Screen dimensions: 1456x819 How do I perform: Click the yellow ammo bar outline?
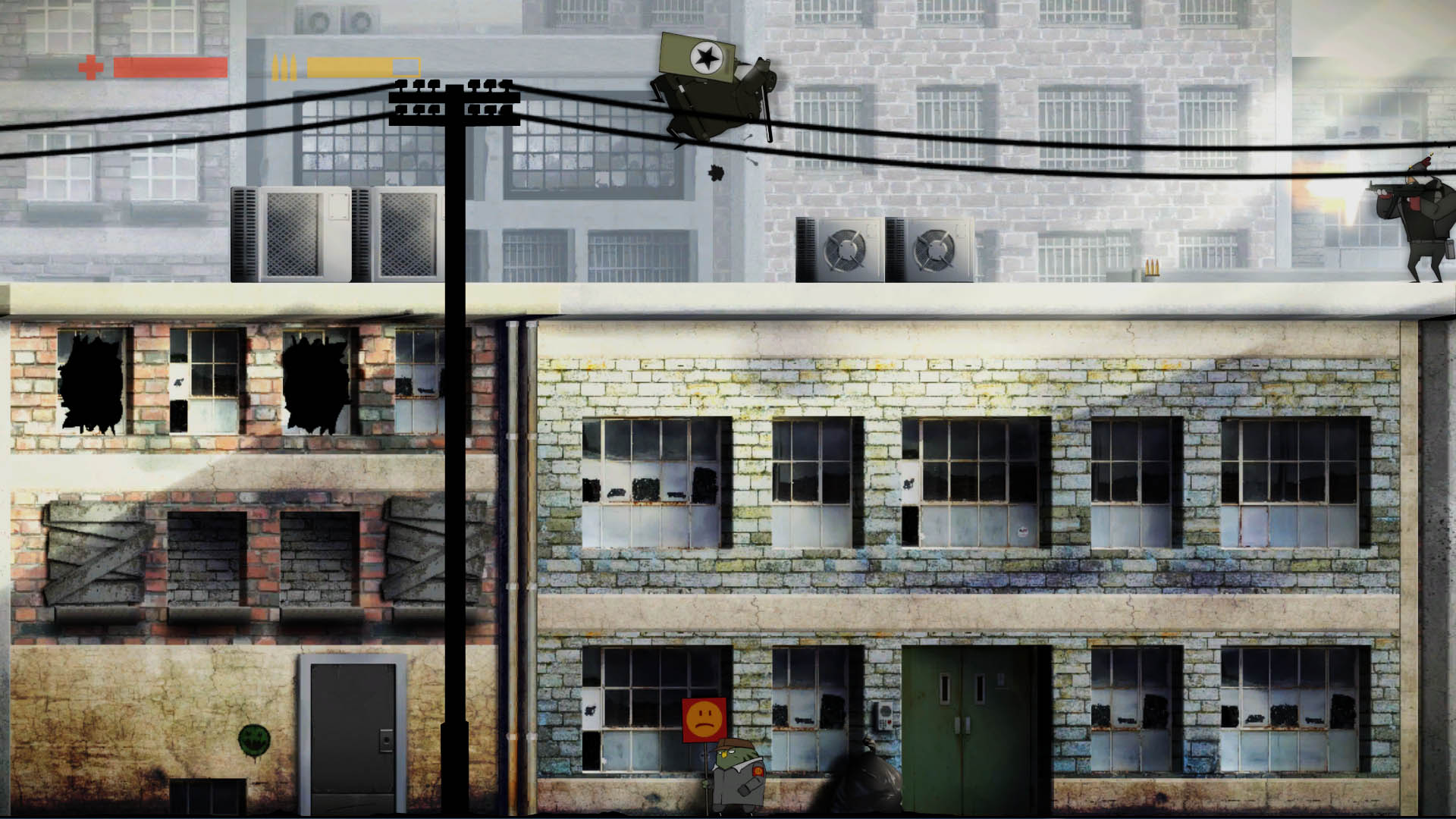[x=406, y=67]
